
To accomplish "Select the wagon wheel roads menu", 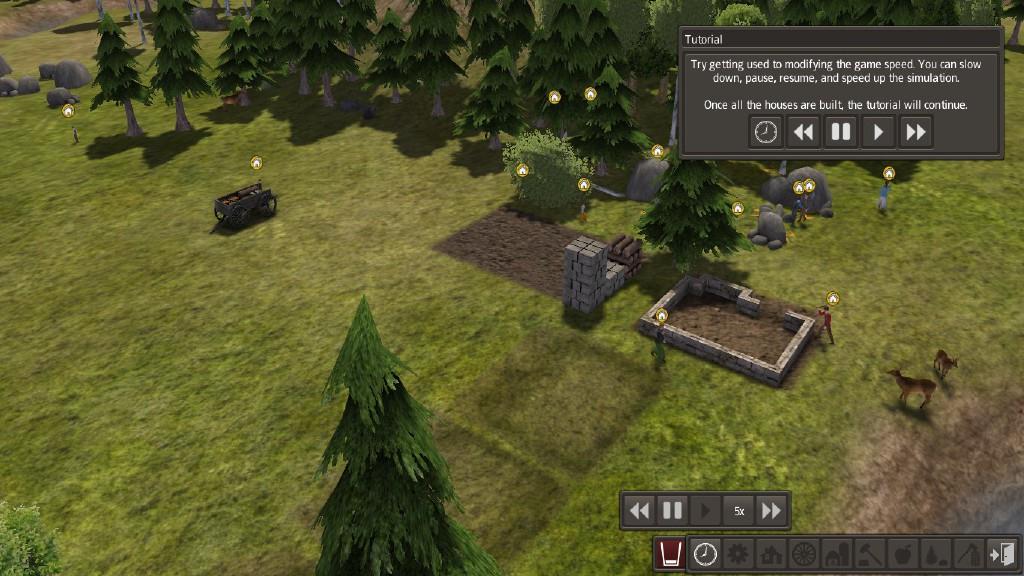I will coord(803,553).
